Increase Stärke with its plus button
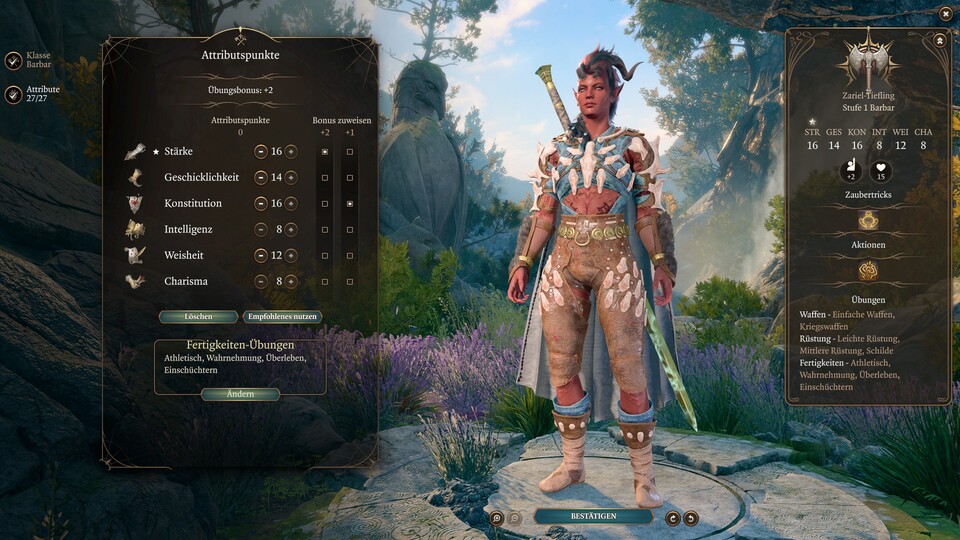Viewport: 960px width, 540px height. (x=291, y=152)
